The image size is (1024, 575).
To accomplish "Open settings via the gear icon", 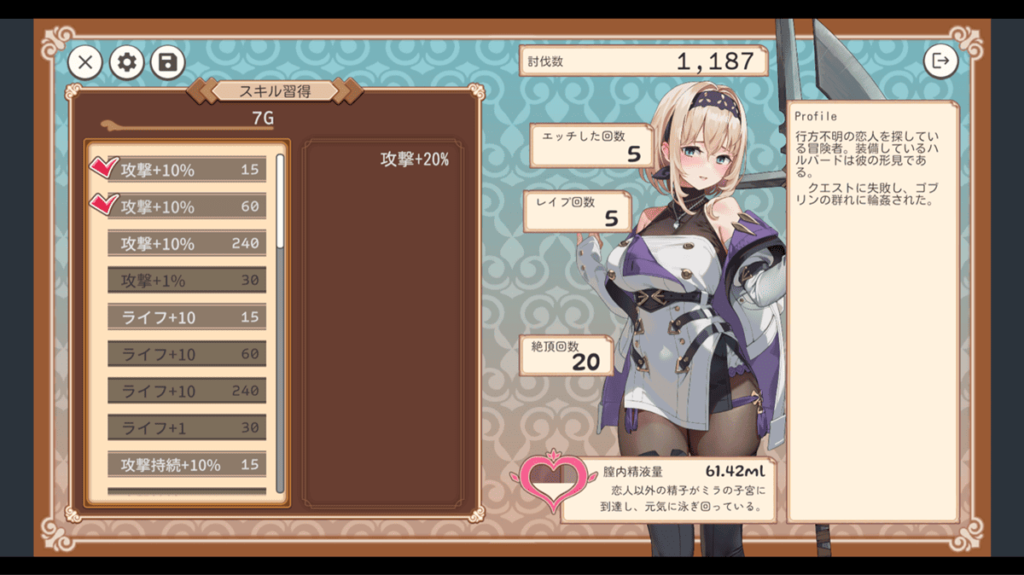I will [127, 63].
